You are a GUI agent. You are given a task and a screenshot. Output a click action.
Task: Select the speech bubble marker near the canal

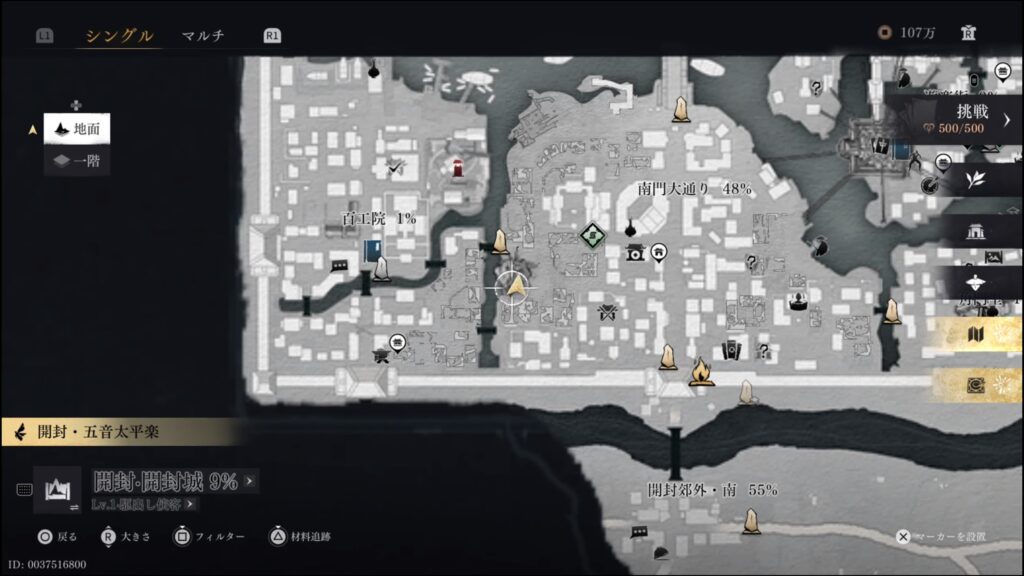tap(339, 267)
